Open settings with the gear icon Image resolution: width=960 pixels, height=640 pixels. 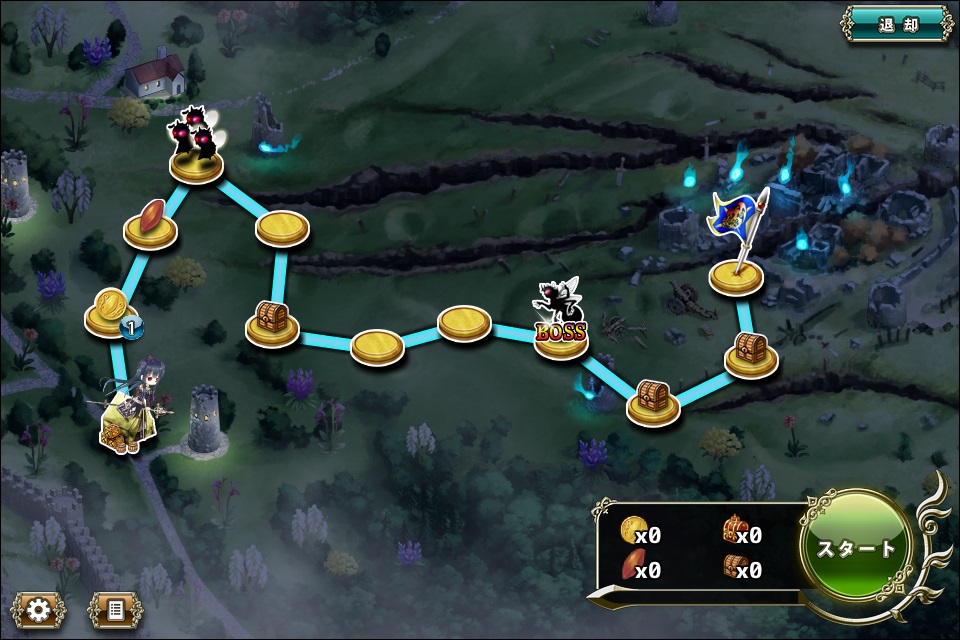click(x=38, y=609)
